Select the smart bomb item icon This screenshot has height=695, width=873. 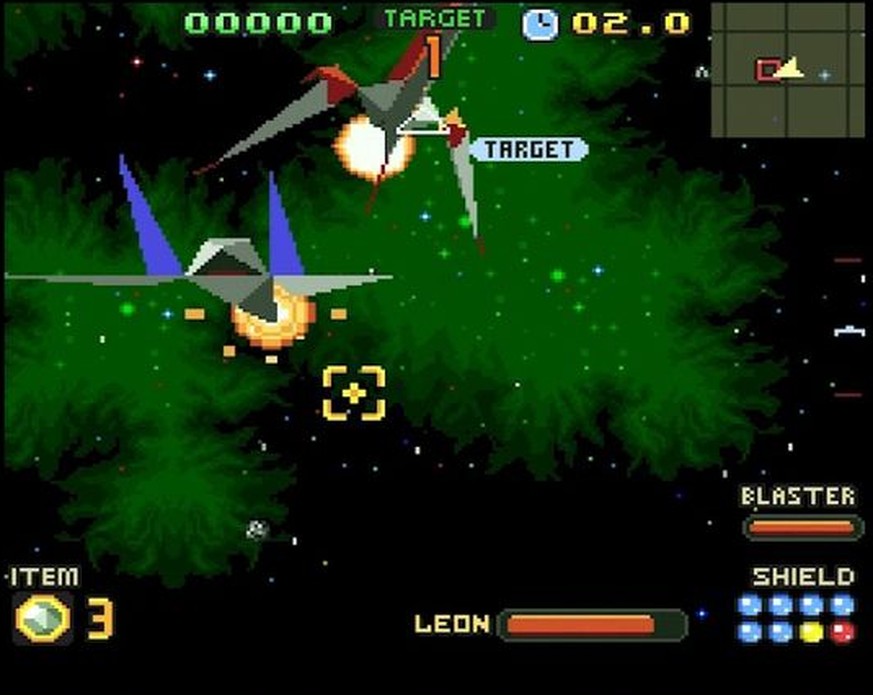42,618
